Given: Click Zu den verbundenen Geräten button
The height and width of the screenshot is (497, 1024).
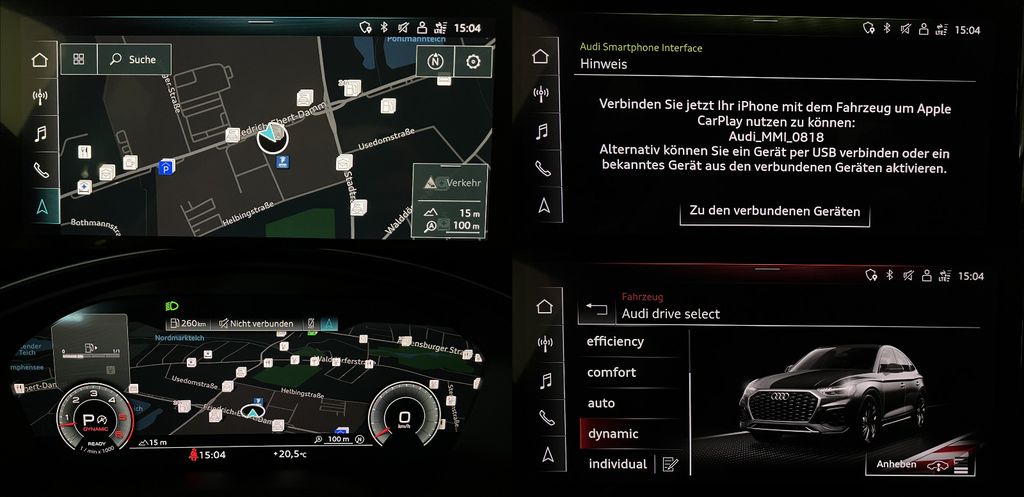Looking at the screenshot, I should coord(774,212).
